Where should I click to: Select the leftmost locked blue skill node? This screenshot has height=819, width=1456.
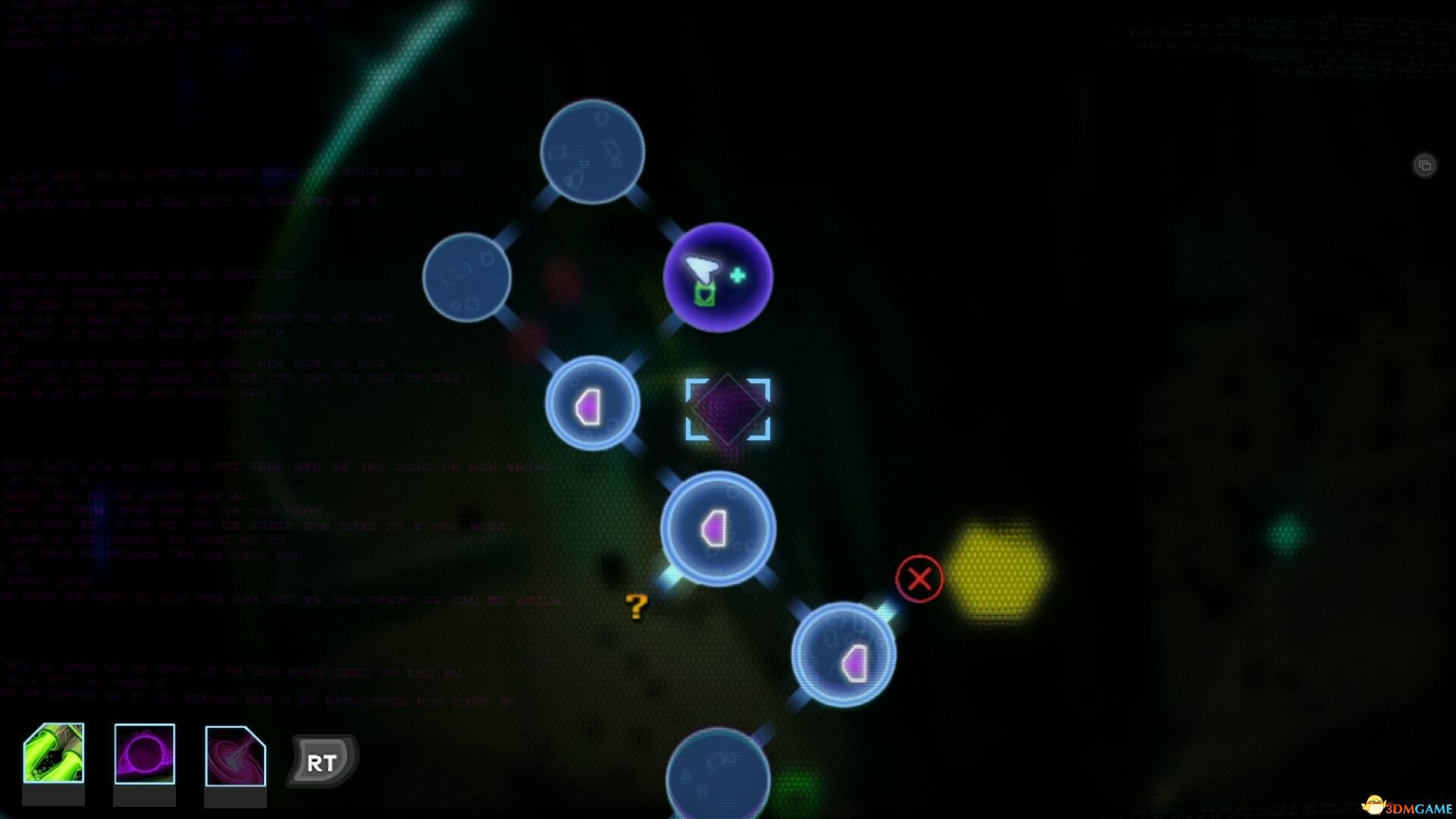[x=468, y=278]
